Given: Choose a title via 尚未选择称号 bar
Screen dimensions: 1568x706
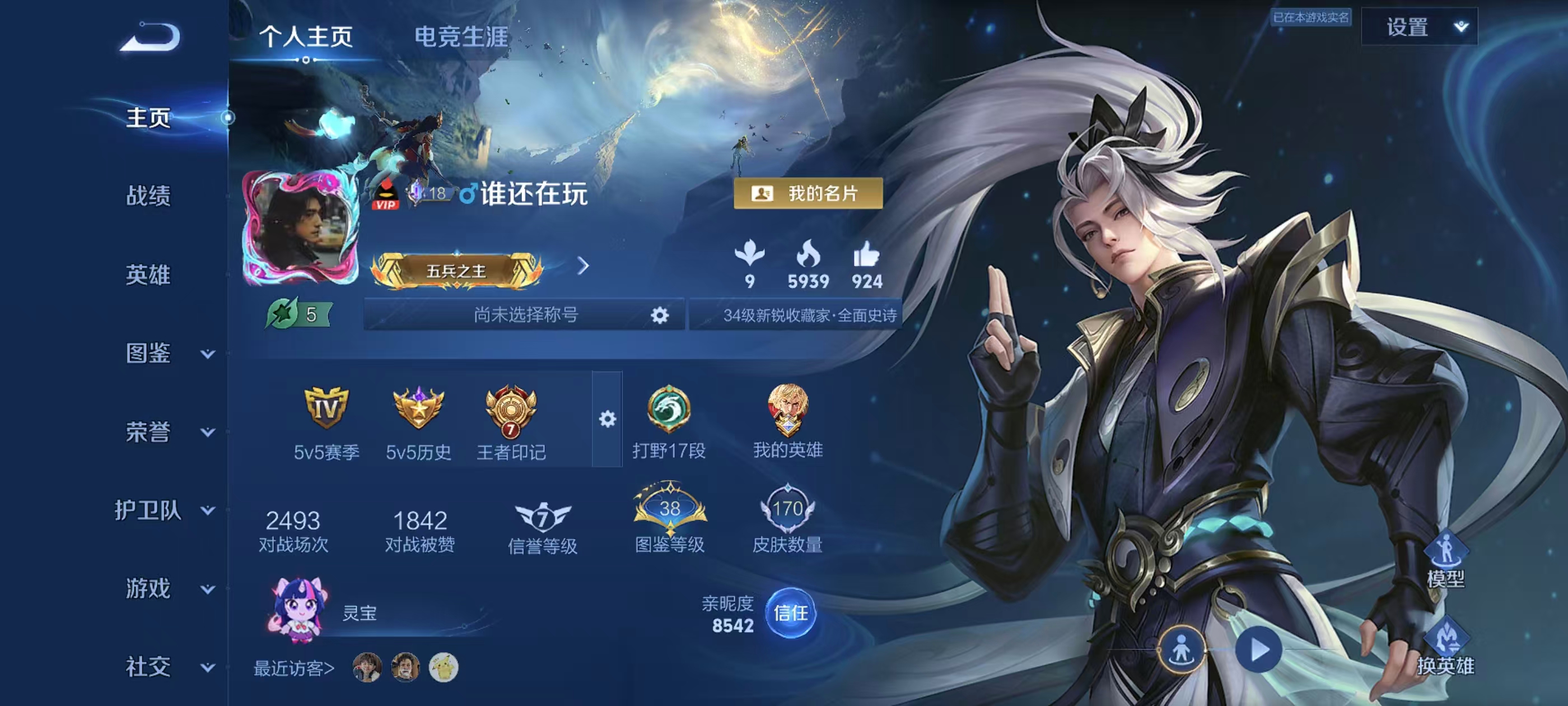Looking at the screenshot, I should click(525, 315).
